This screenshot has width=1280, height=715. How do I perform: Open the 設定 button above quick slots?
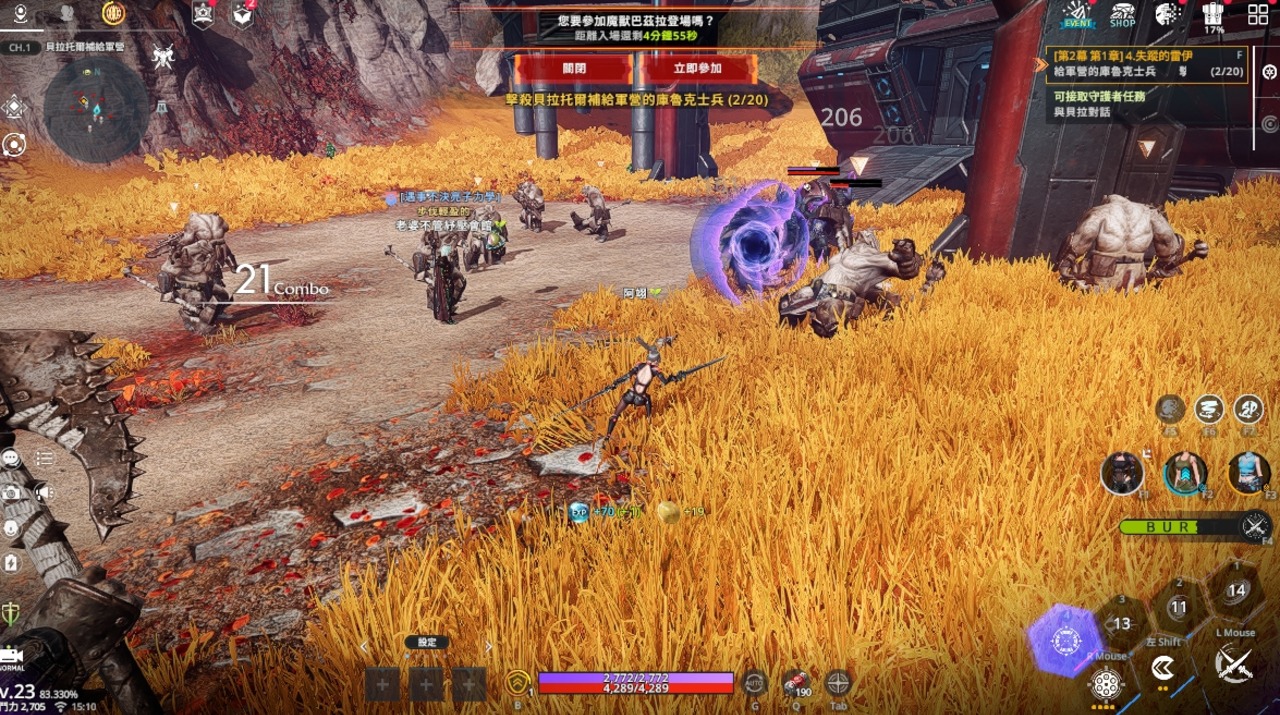pos(426,642)
